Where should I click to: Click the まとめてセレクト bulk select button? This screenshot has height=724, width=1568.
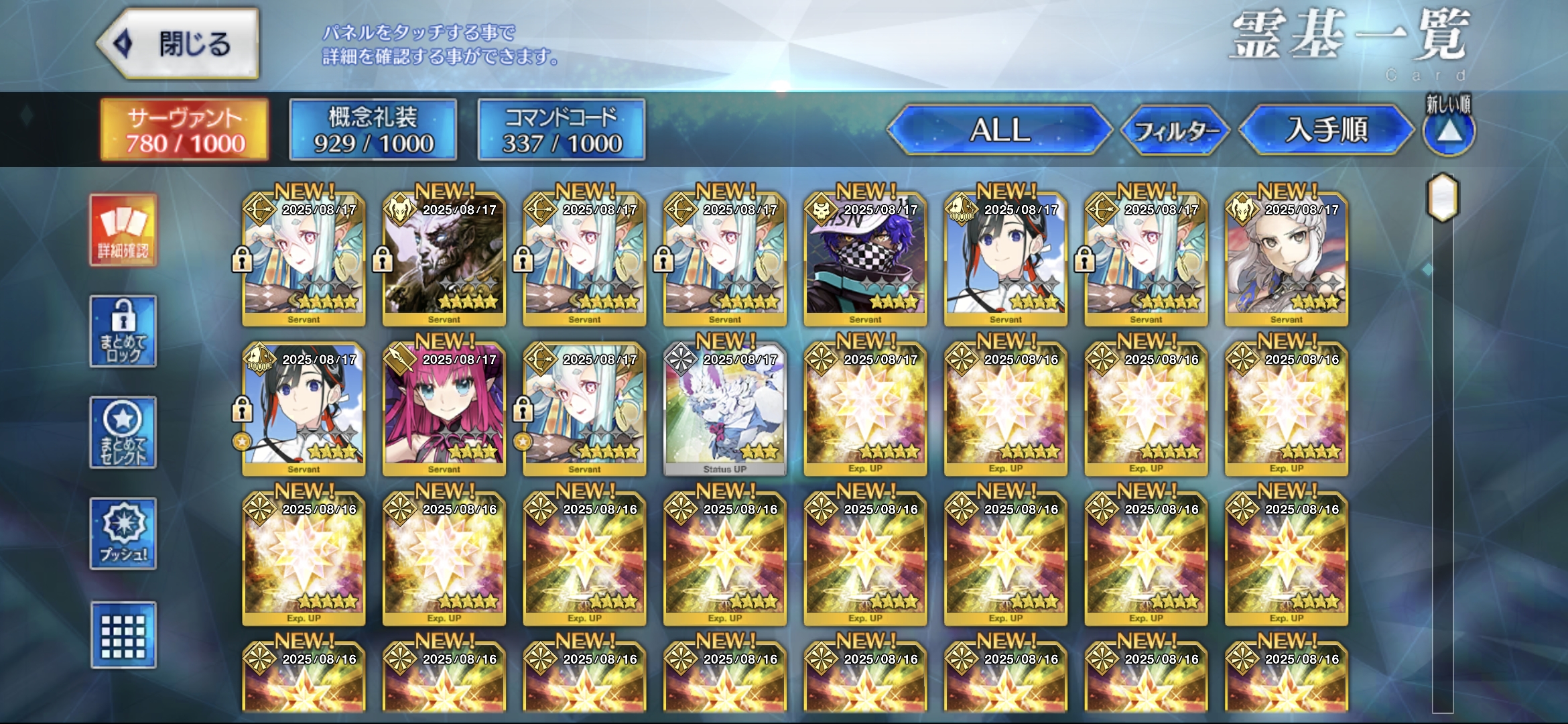123,432
